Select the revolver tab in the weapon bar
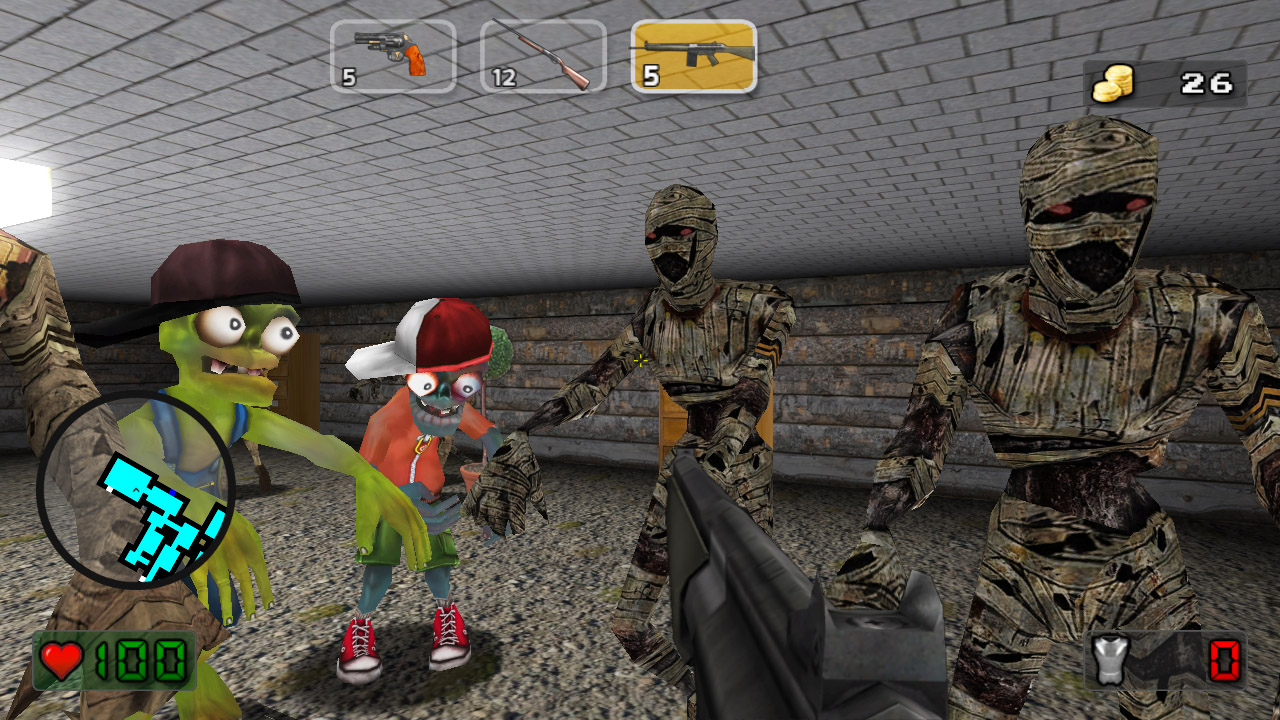The height and width of the screenshot is (720, 1280). tap(393, 55)
